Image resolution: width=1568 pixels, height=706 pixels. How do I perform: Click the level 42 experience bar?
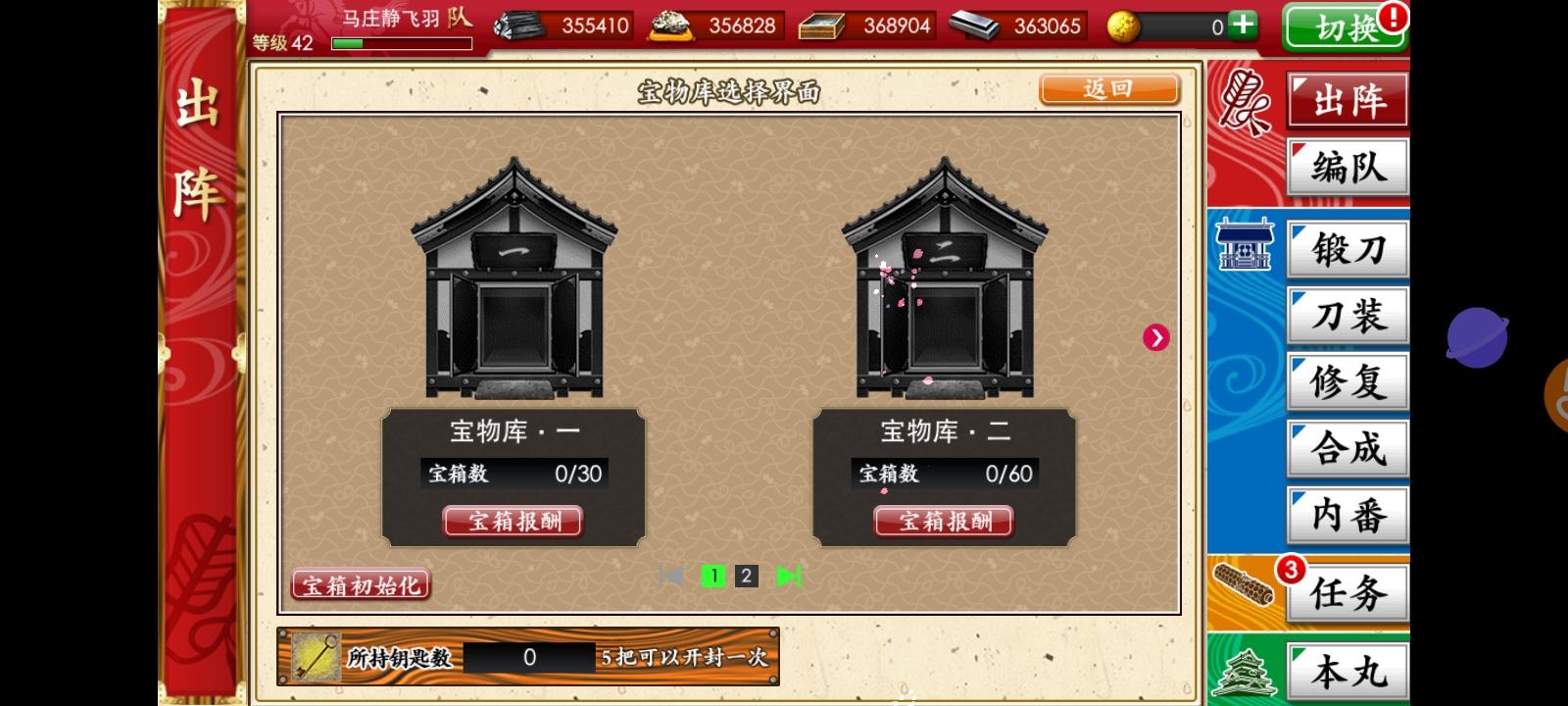(x=400, y=44)
